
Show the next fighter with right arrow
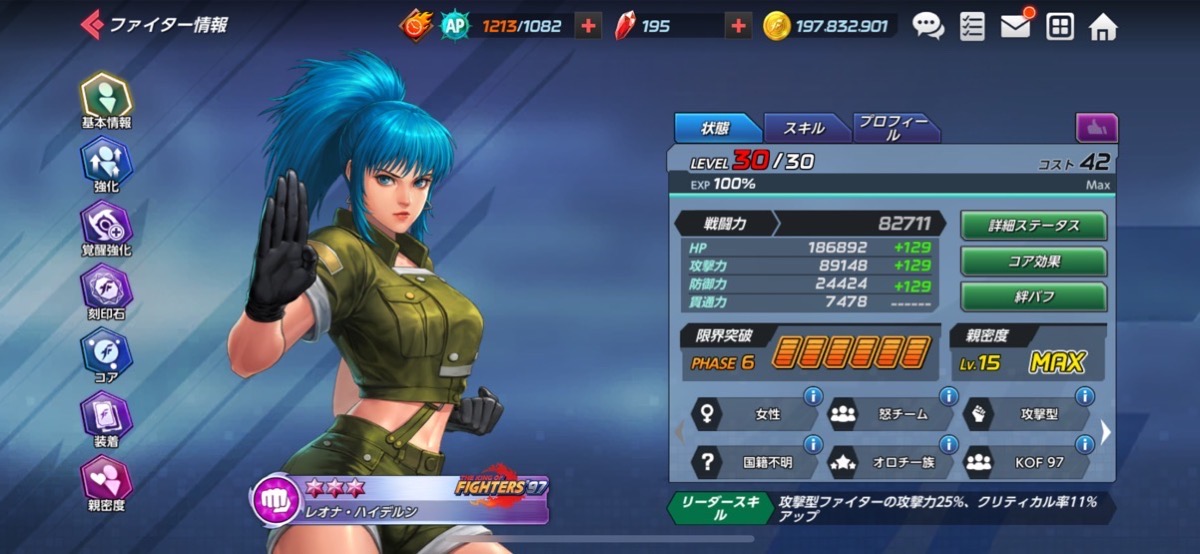pos(1105,432)
